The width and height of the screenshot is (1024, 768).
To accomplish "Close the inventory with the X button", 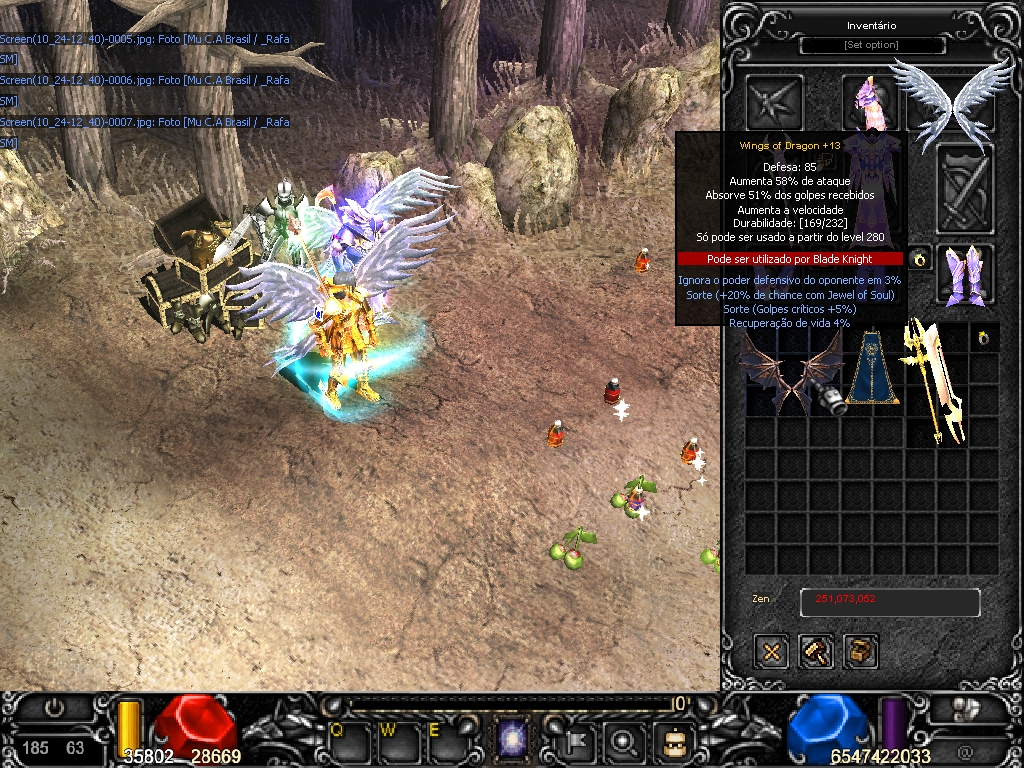I will 771,652.
